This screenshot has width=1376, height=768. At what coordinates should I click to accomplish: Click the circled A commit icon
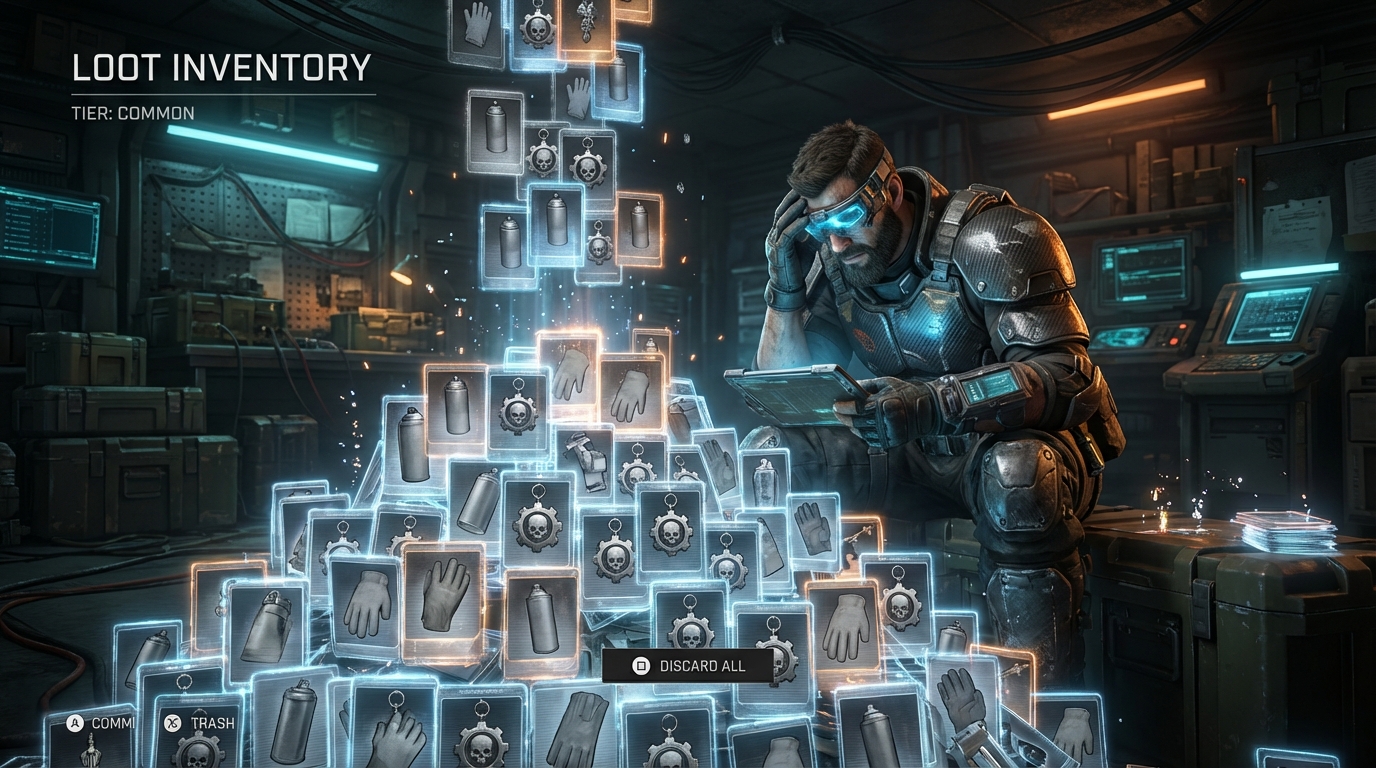coord(74,720)
